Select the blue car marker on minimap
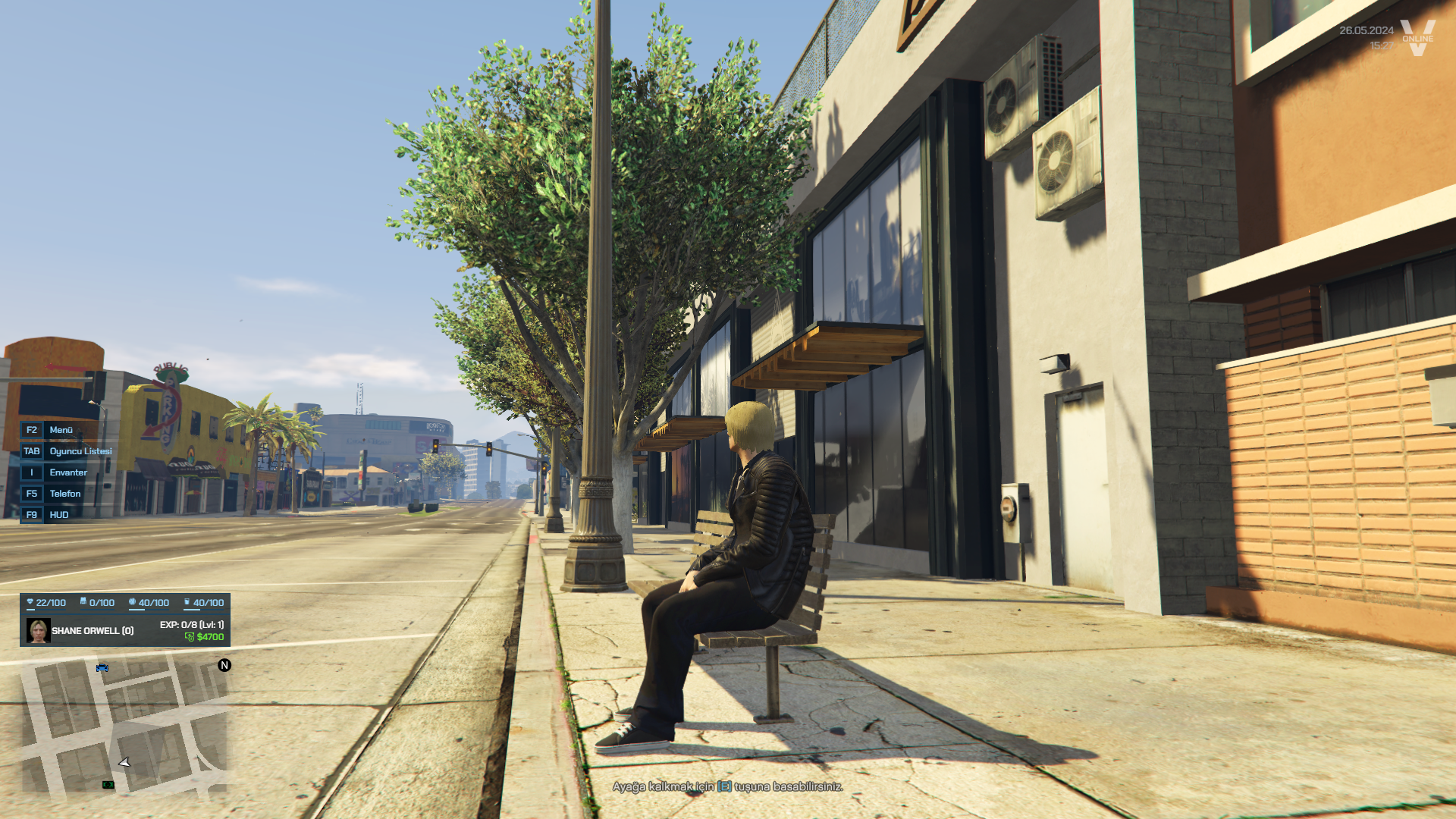 coord(102,667)
